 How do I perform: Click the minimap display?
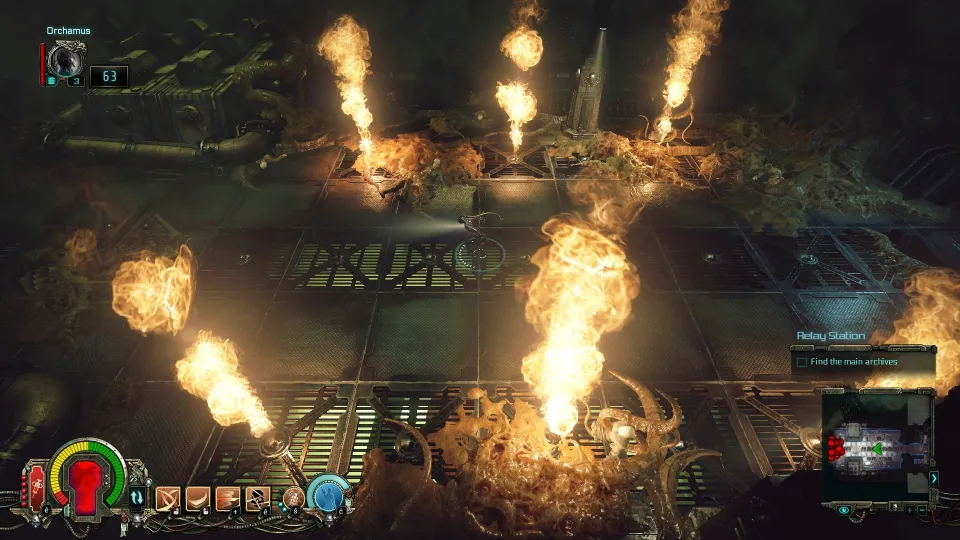[876, 443]
